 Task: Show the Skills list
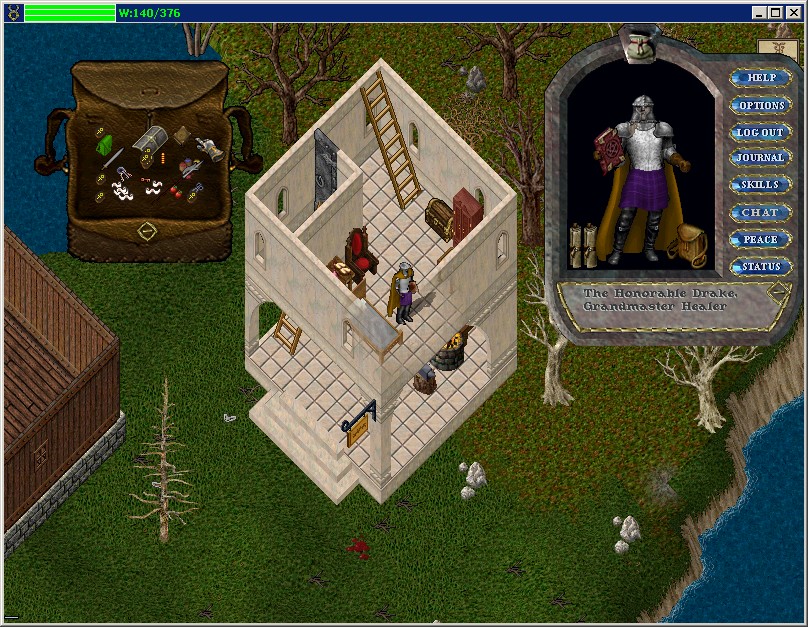tap(761, 185)
